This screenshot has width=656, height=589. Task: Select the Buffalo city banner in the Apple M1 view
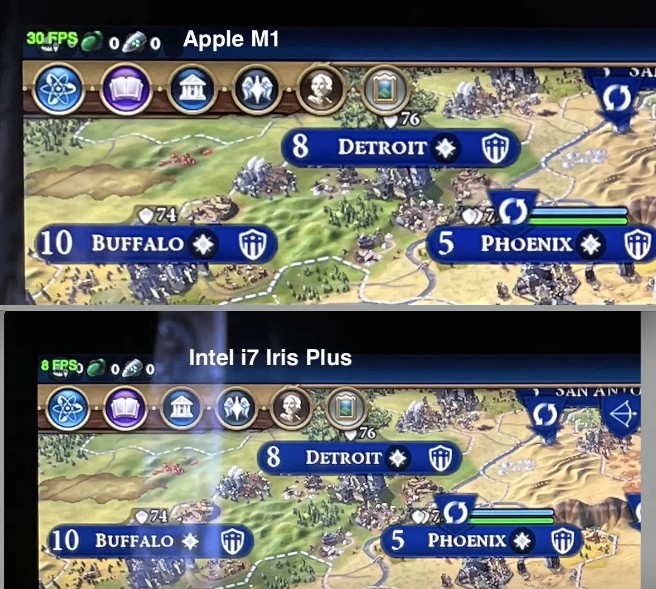[138, 243]
